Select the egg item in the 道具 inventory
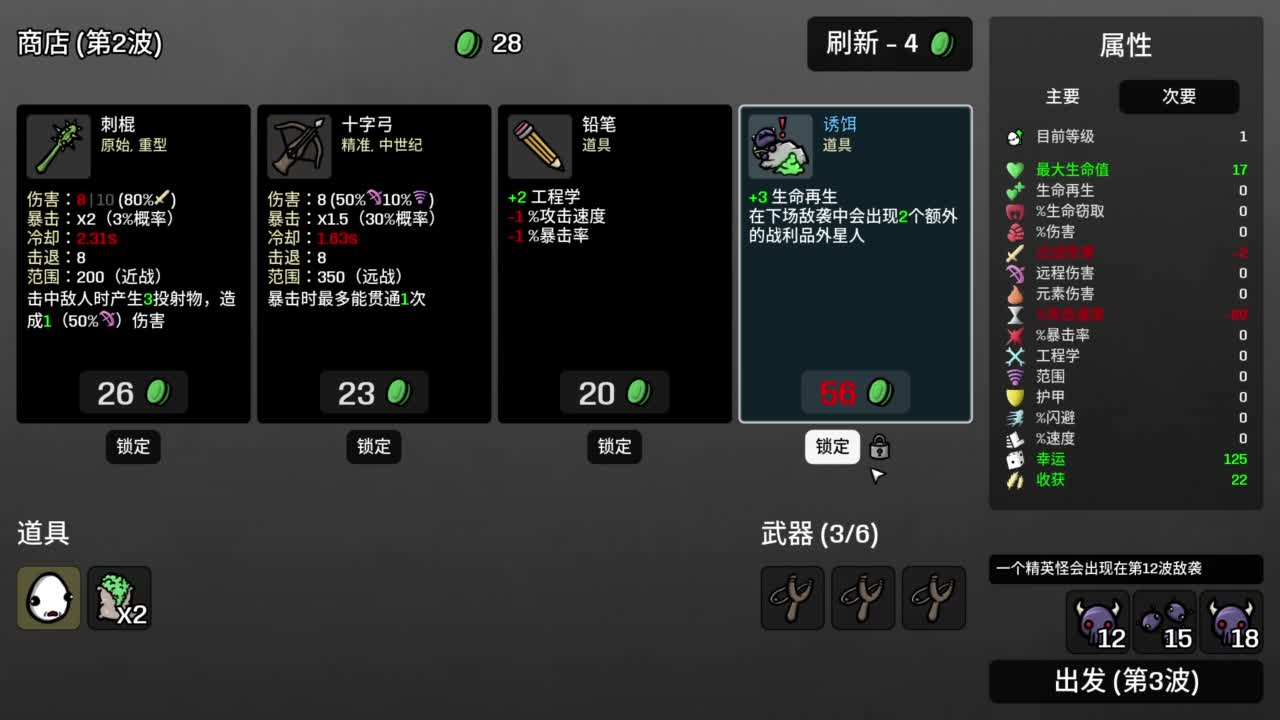 (x=47, y=597)
